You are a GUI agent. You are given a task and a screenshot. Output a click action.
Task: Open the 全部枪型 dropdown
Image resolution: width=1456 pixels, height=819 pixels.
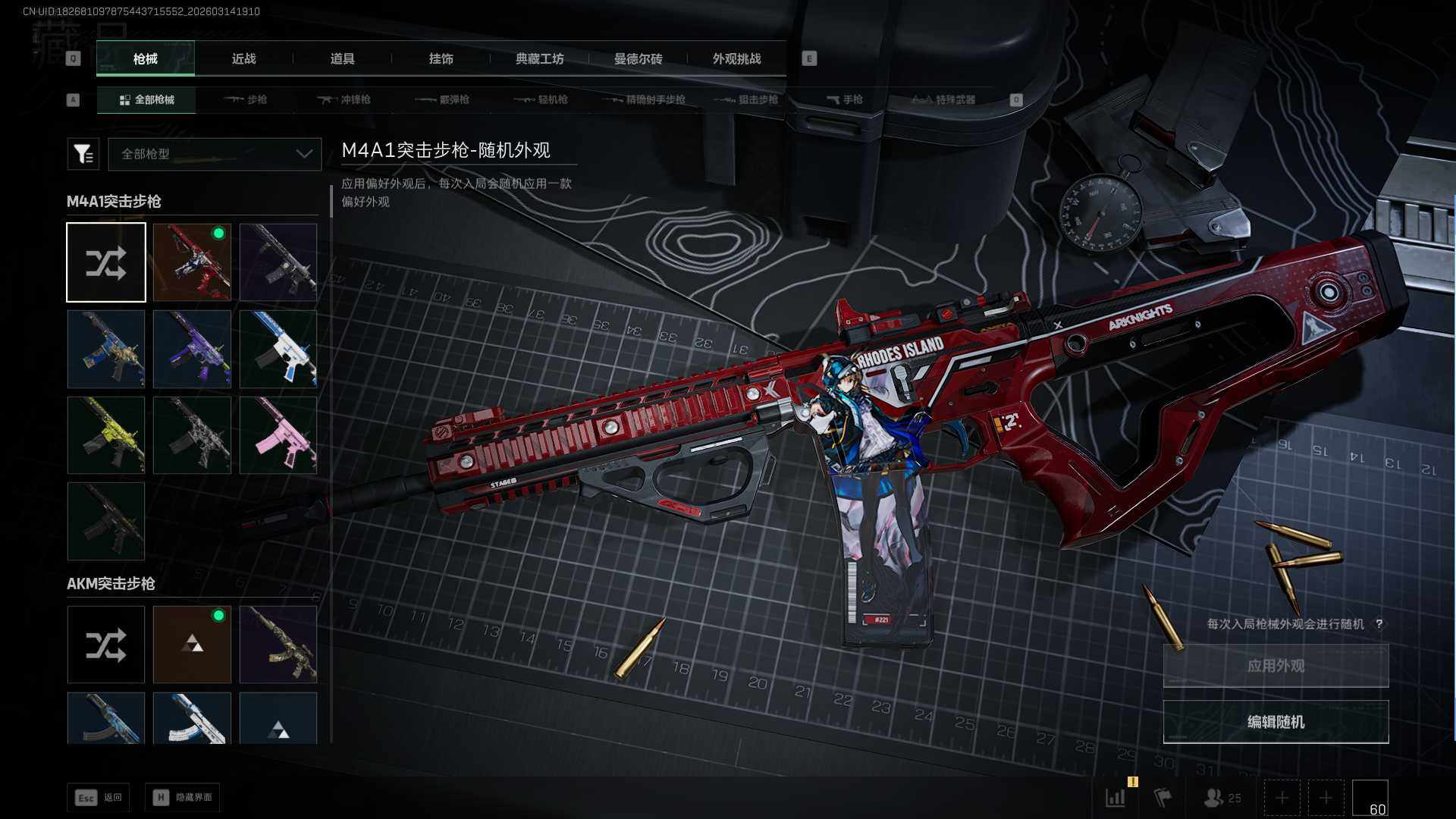(215, 154)
